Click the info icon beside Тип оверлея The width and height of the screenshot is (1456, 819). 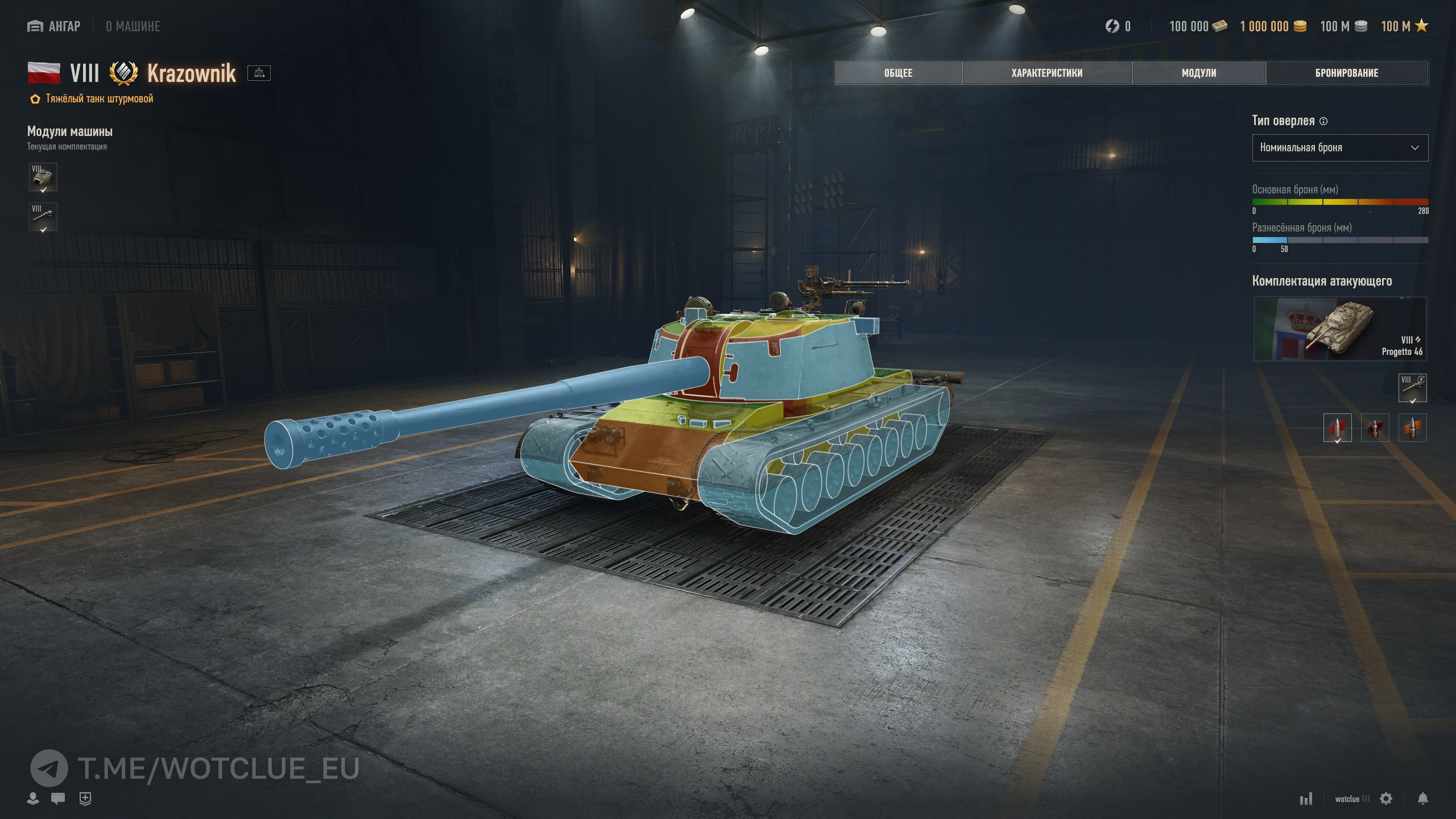1323,121
